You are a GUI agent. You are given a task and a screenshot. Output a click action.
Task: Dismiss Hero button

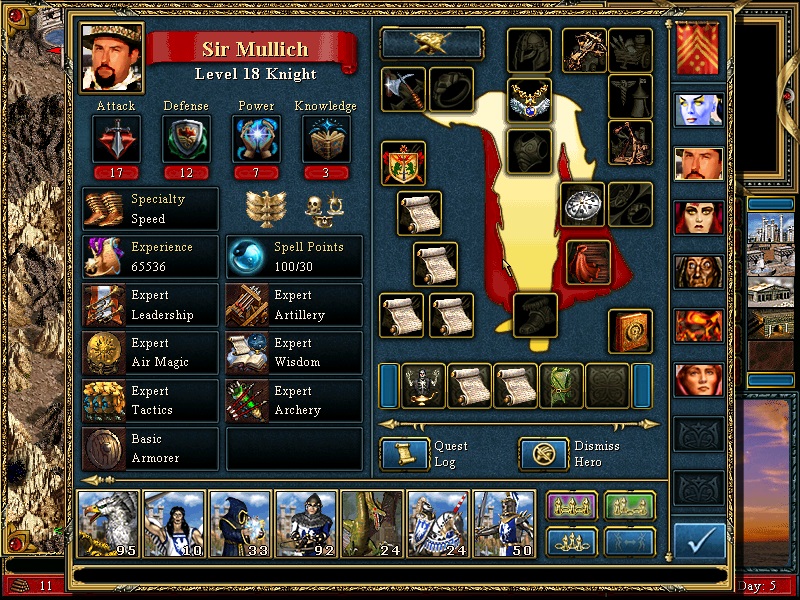point(544,455)
